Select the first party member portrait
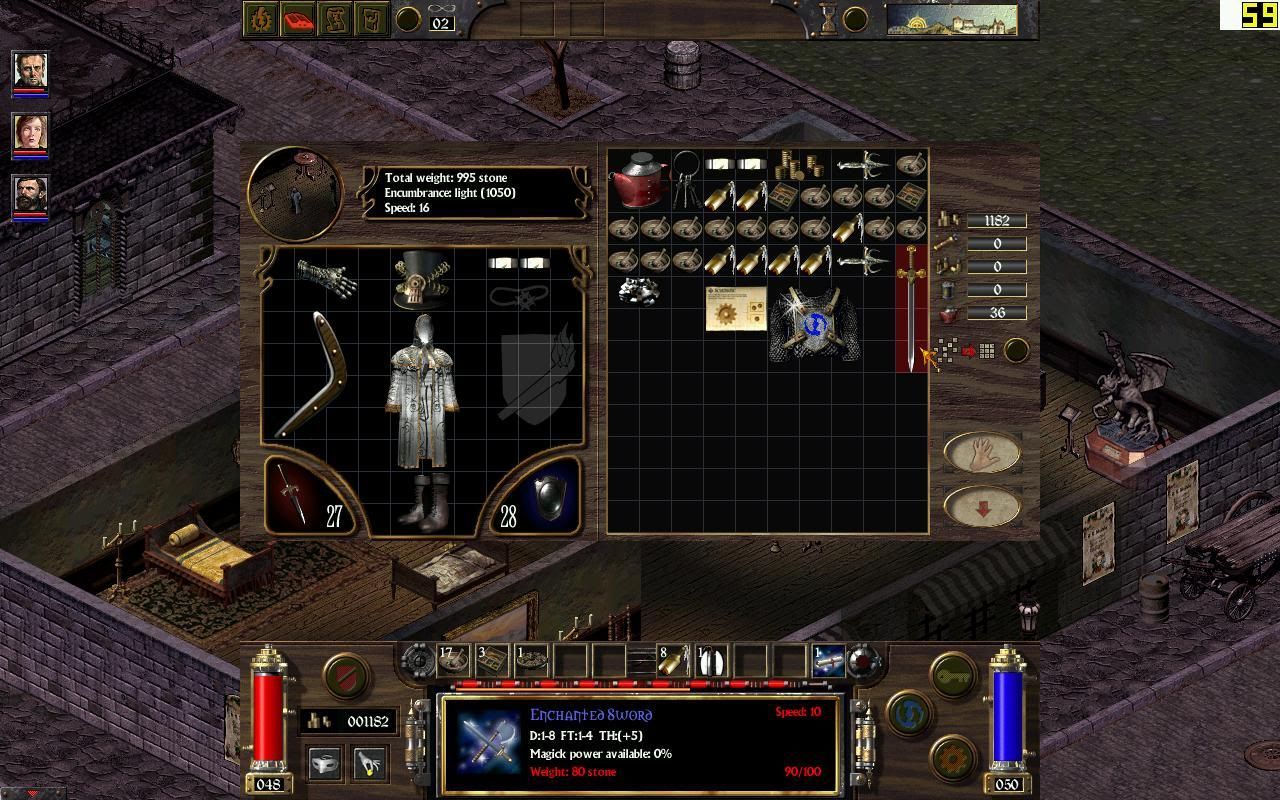 click(30, 70)
